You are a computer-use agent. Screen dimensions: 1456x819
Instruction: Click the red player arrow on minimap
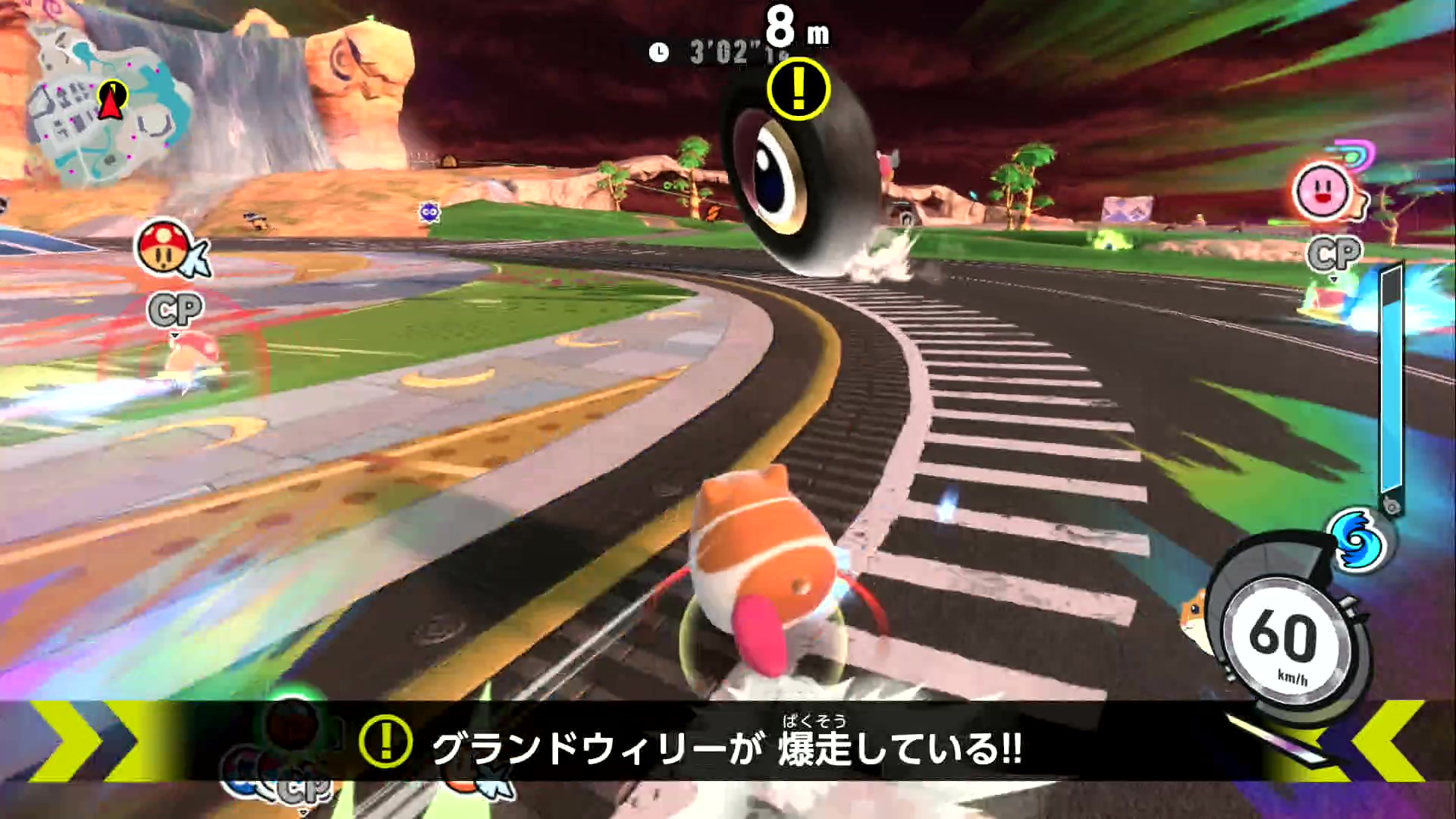coord(113,100)
